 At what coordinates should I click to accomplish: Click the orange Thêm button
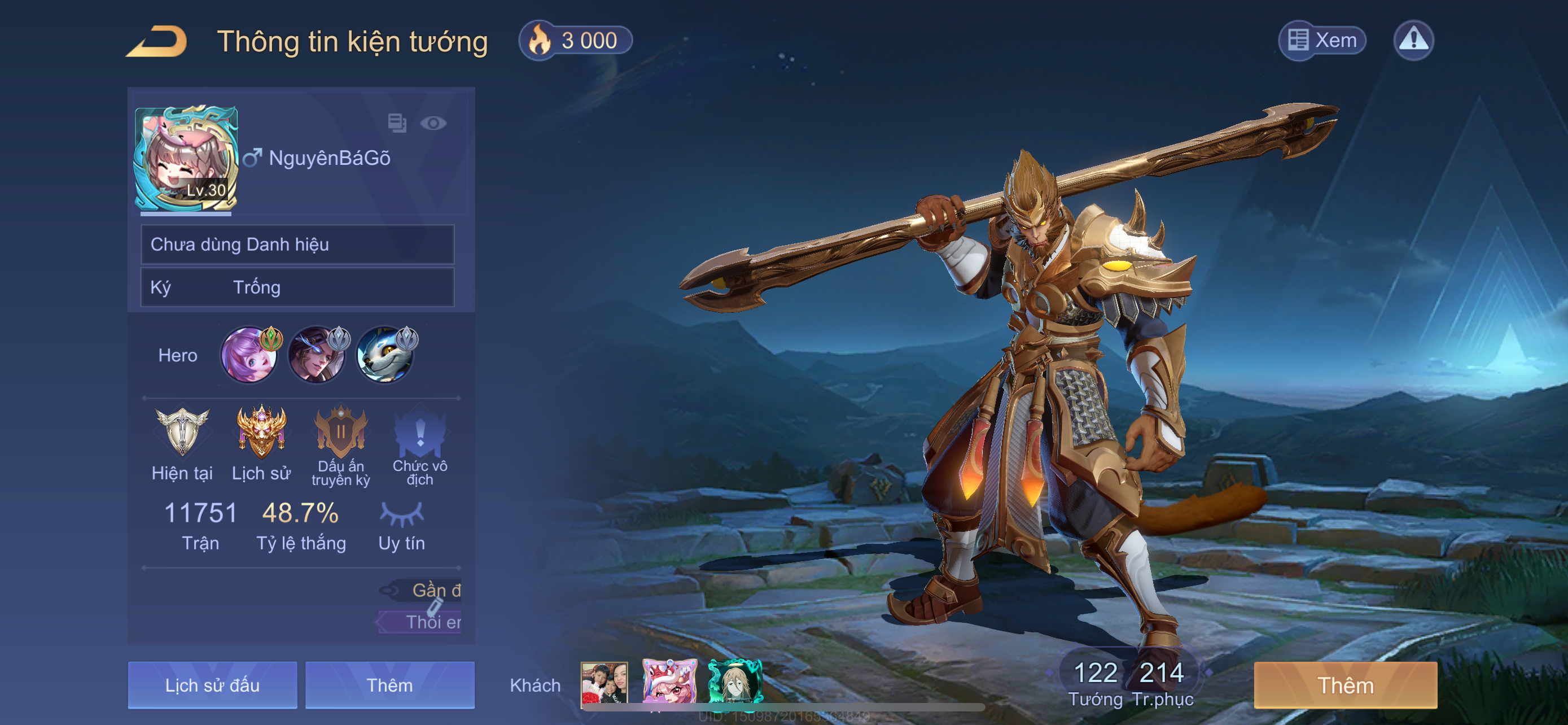[x=1345, y=685]
